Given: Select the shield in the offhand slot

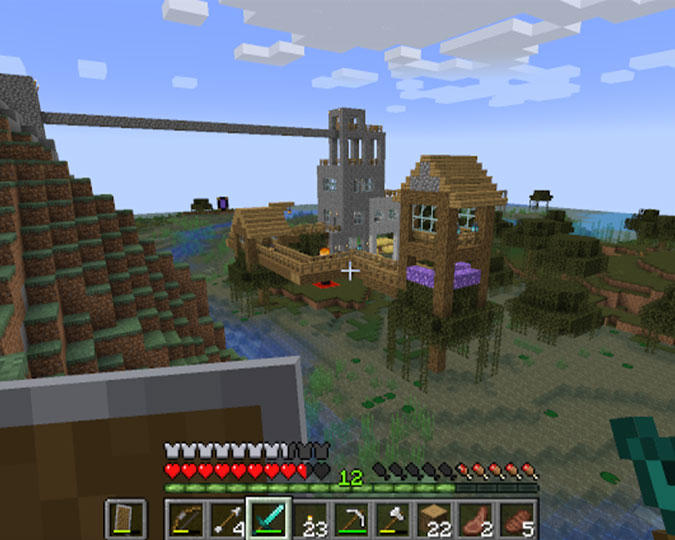Looking at the screenshot, I should [x=125, y=518].
